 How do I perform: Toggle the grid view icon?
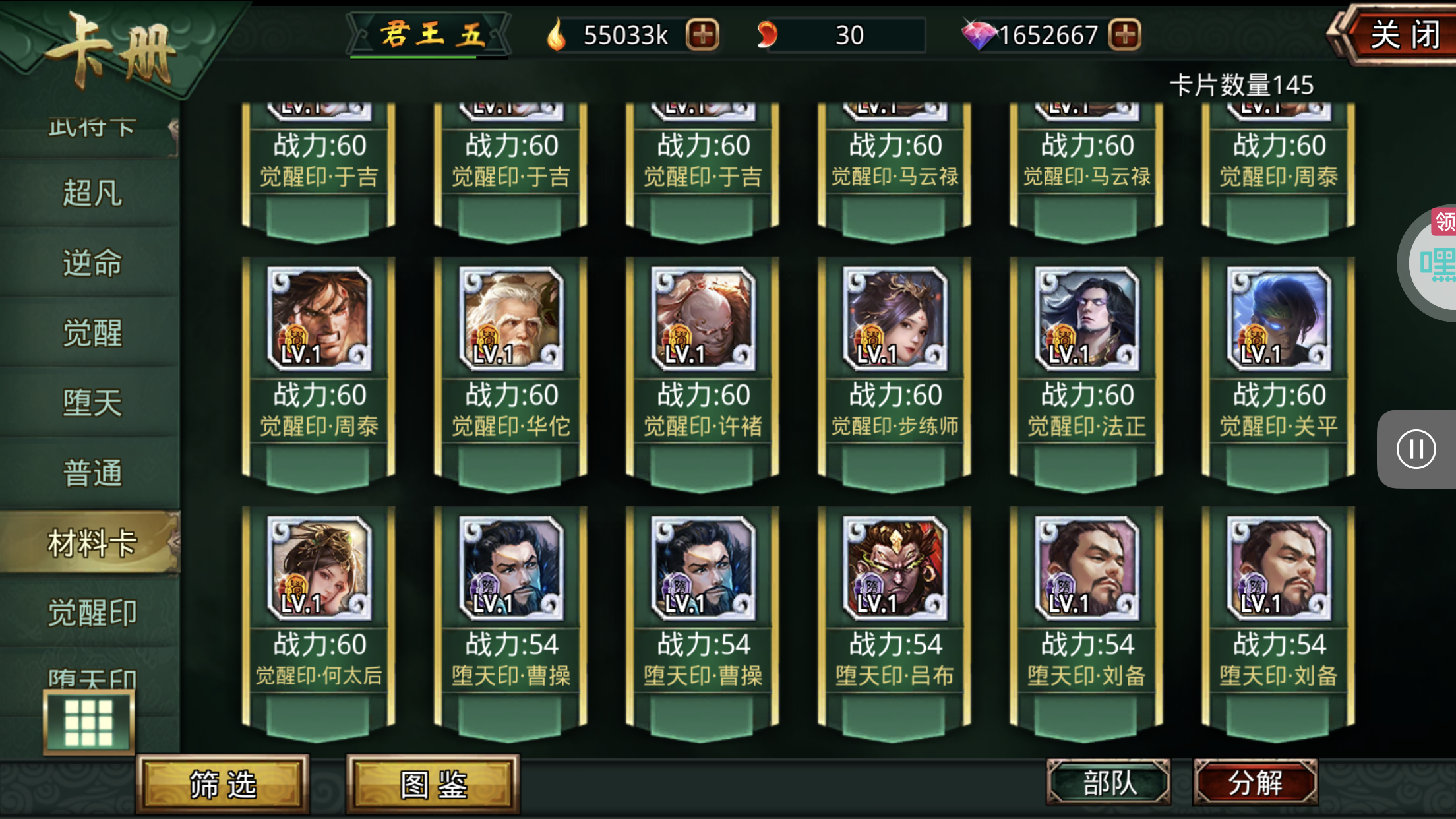89,722
